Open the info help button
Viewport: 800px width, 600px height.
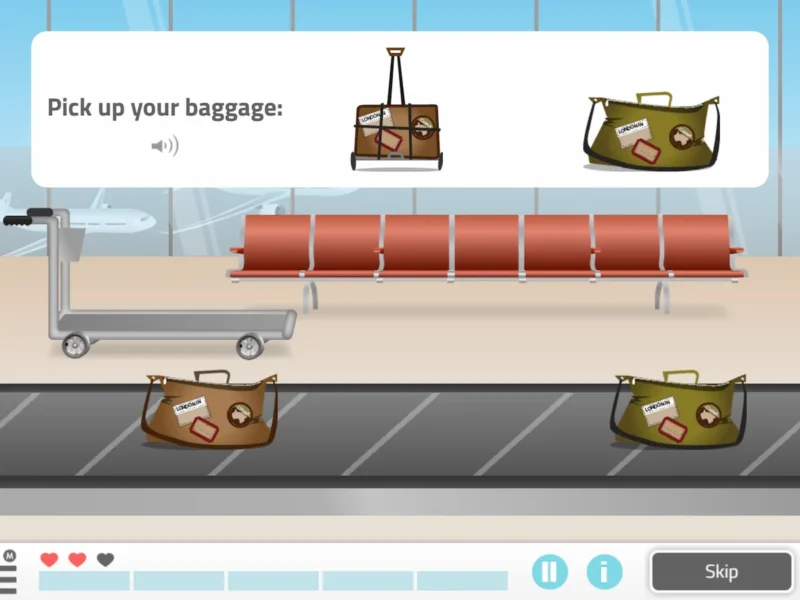[x=604, y=572]
